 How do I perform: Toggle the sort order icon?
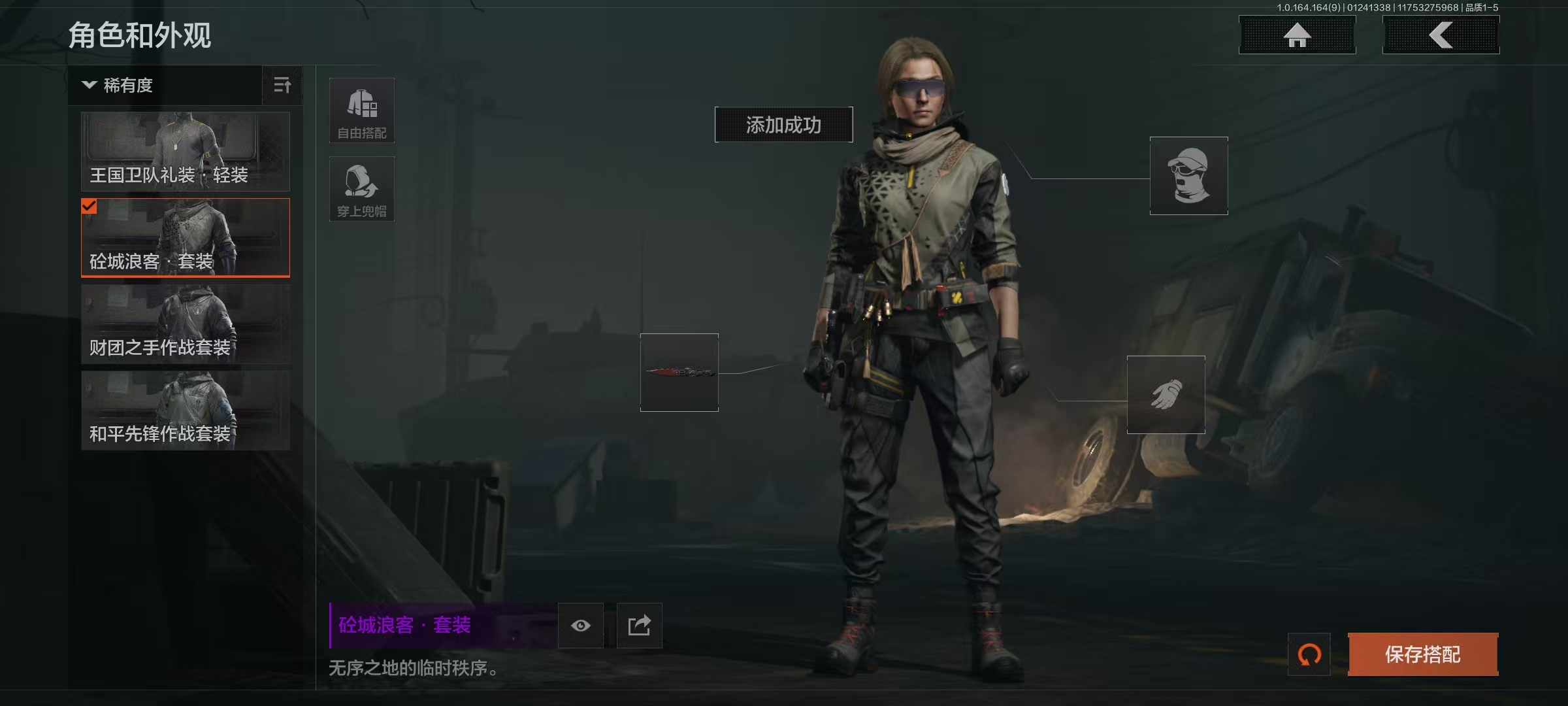282,86
